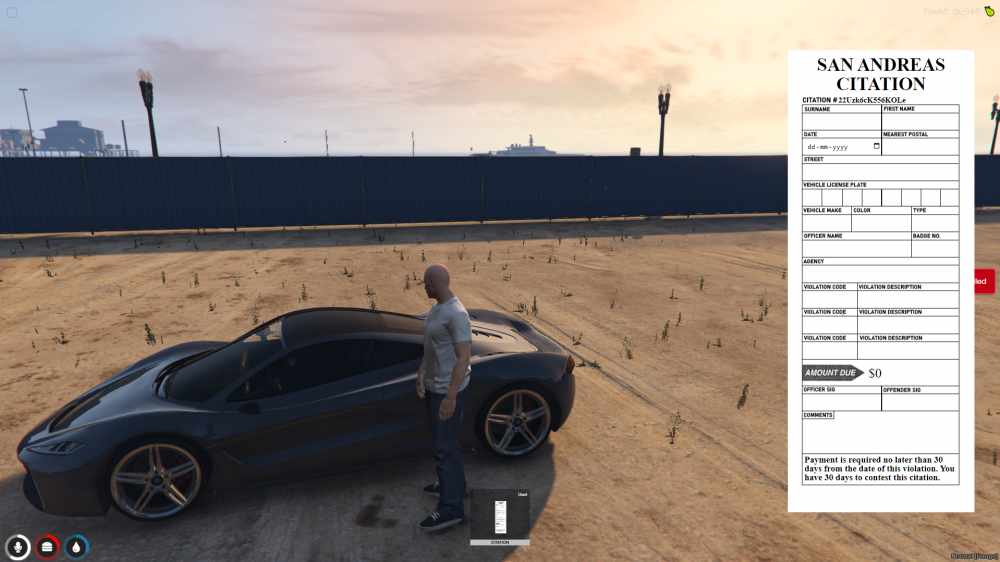Choose the vehicle Type field
This screenshot has width=1000, height=562.
934,223
